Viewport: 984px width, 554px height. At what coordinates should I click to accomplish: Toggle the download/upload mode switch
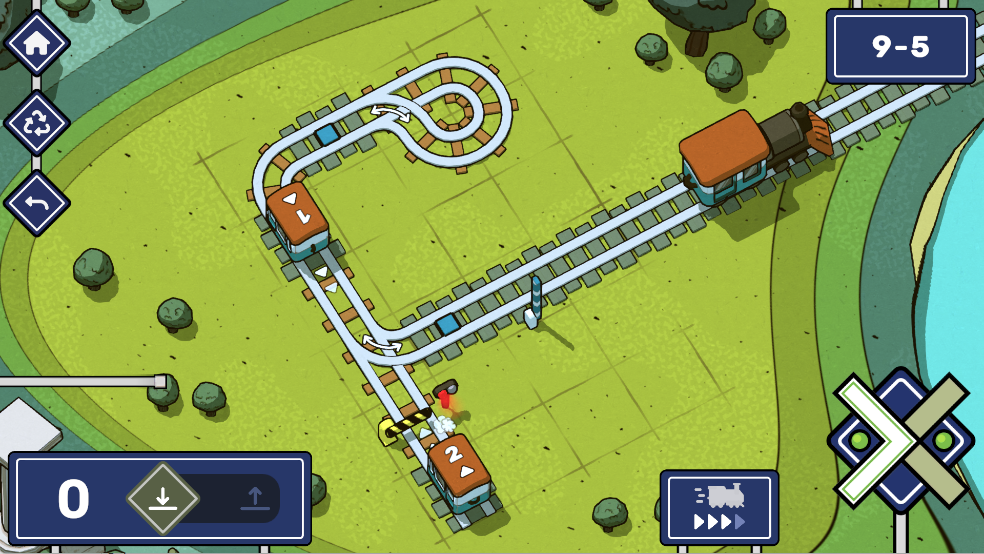(204, 498)
